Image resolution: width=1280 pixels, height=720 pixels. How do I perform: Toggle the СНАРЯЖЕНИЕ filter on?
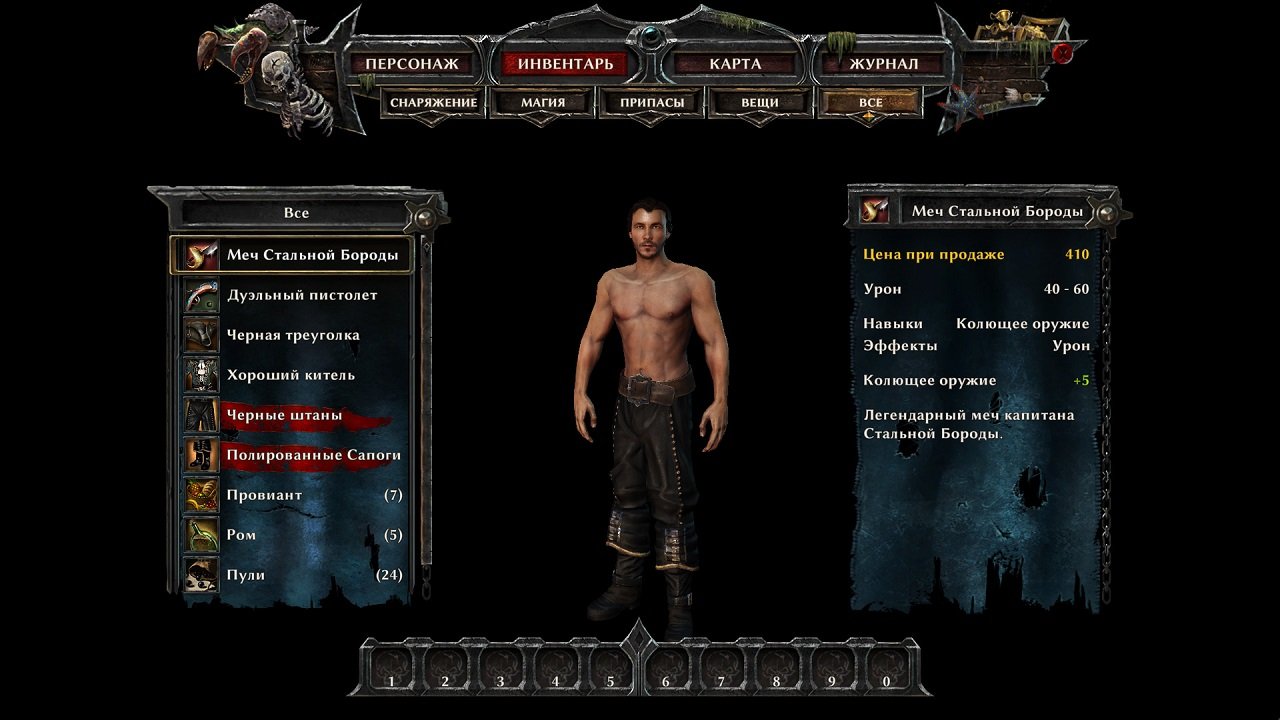coord(432,101)
